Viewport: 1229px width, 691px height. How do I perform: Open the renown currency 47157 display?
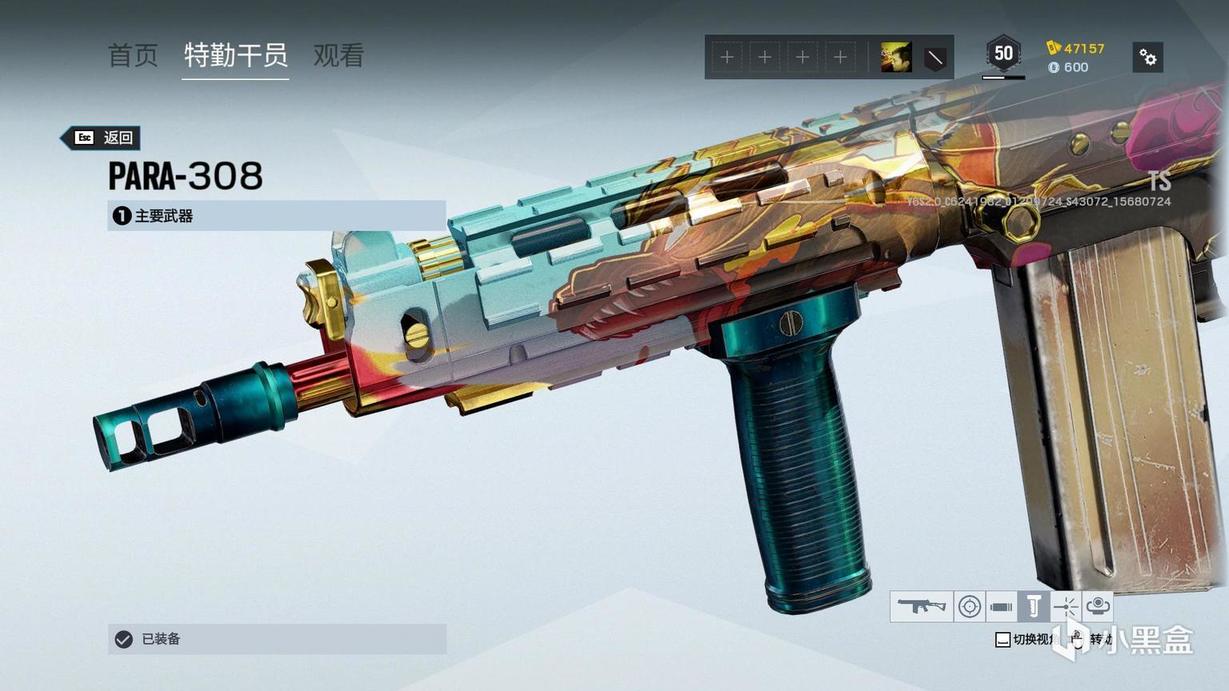pos(1076,48)
